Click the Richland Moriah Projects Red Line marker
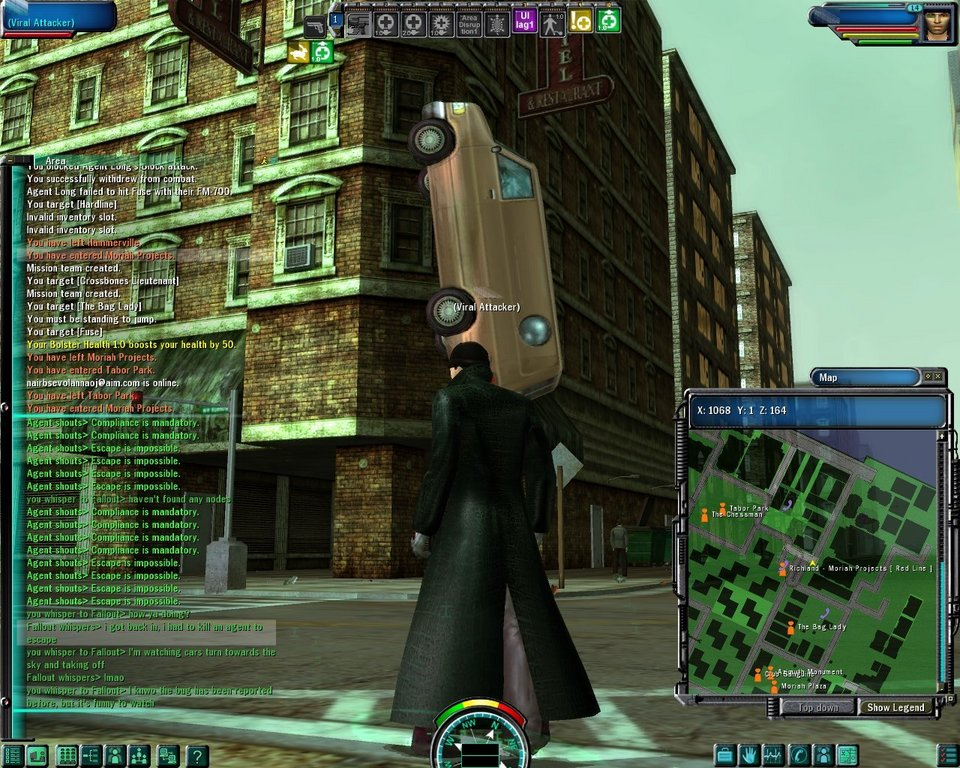The image size is (960, 768). pyautogui.click(x=782, y=568)
